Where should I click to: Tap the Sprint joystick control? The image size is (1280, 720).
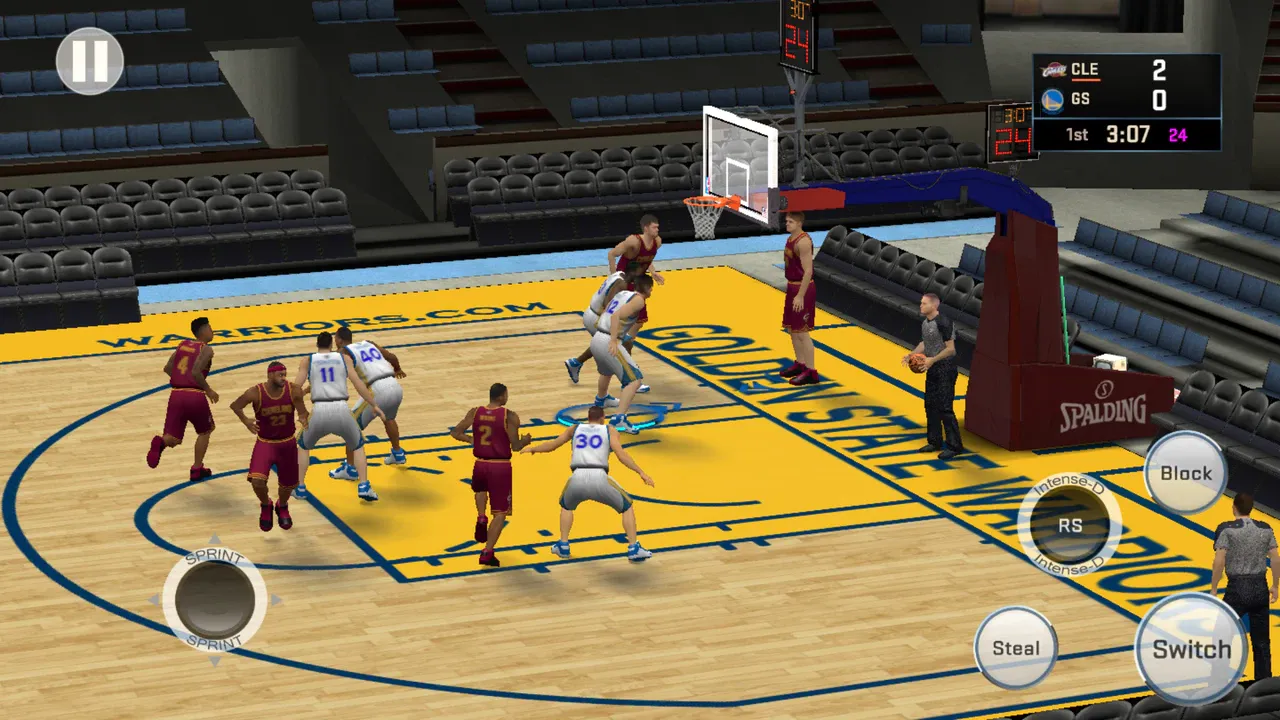[215, 600]
